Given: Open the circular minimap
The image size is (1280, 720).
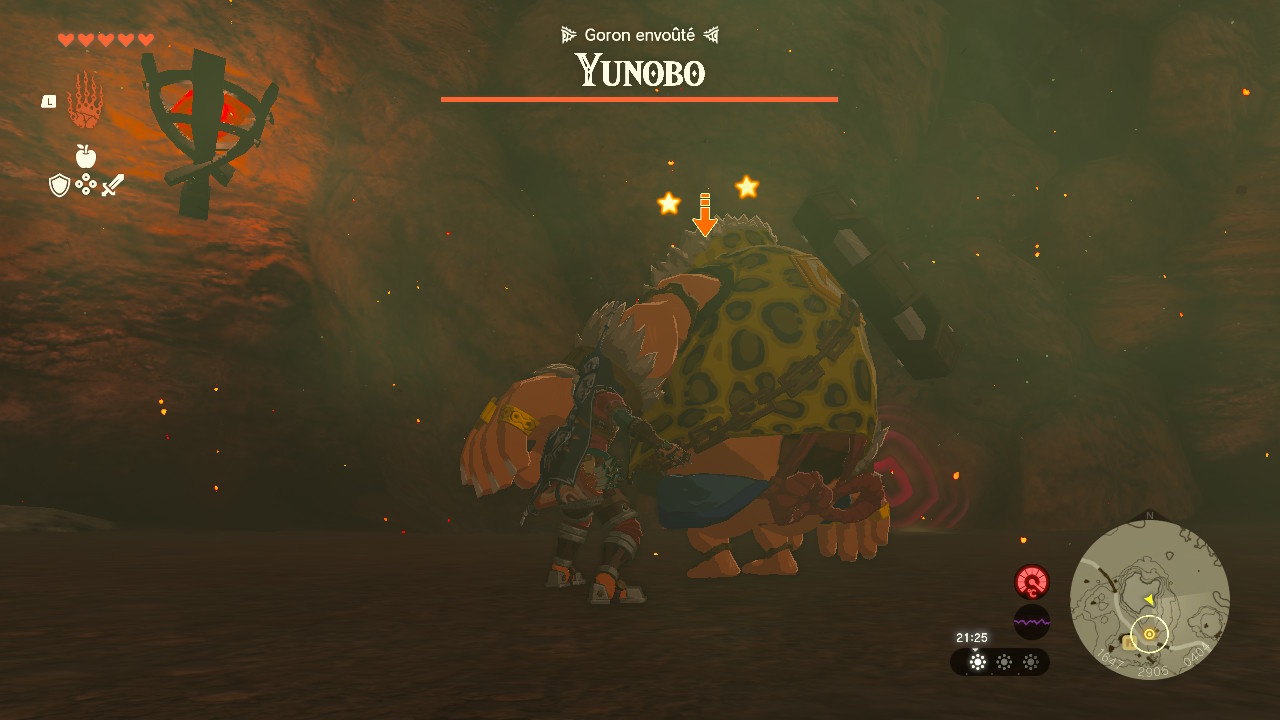Looking at the screenshot, I should (x=1149, y=599).
